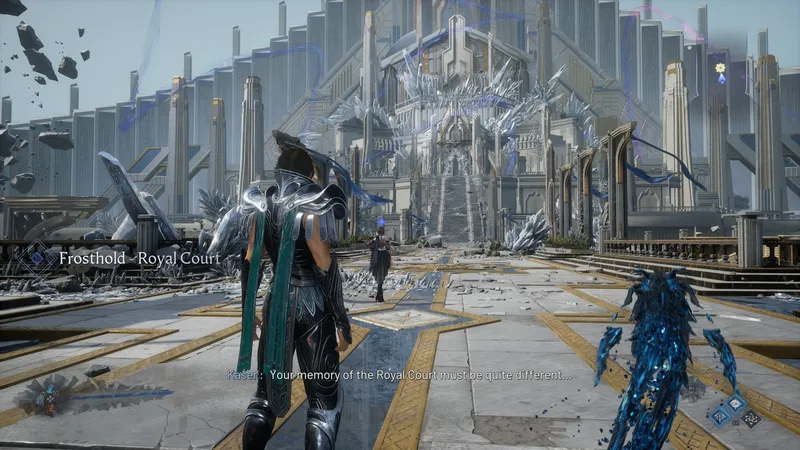Activate the left blue diamond skill
The height and width of the screenshot is (450, 800).
(720, 415)
